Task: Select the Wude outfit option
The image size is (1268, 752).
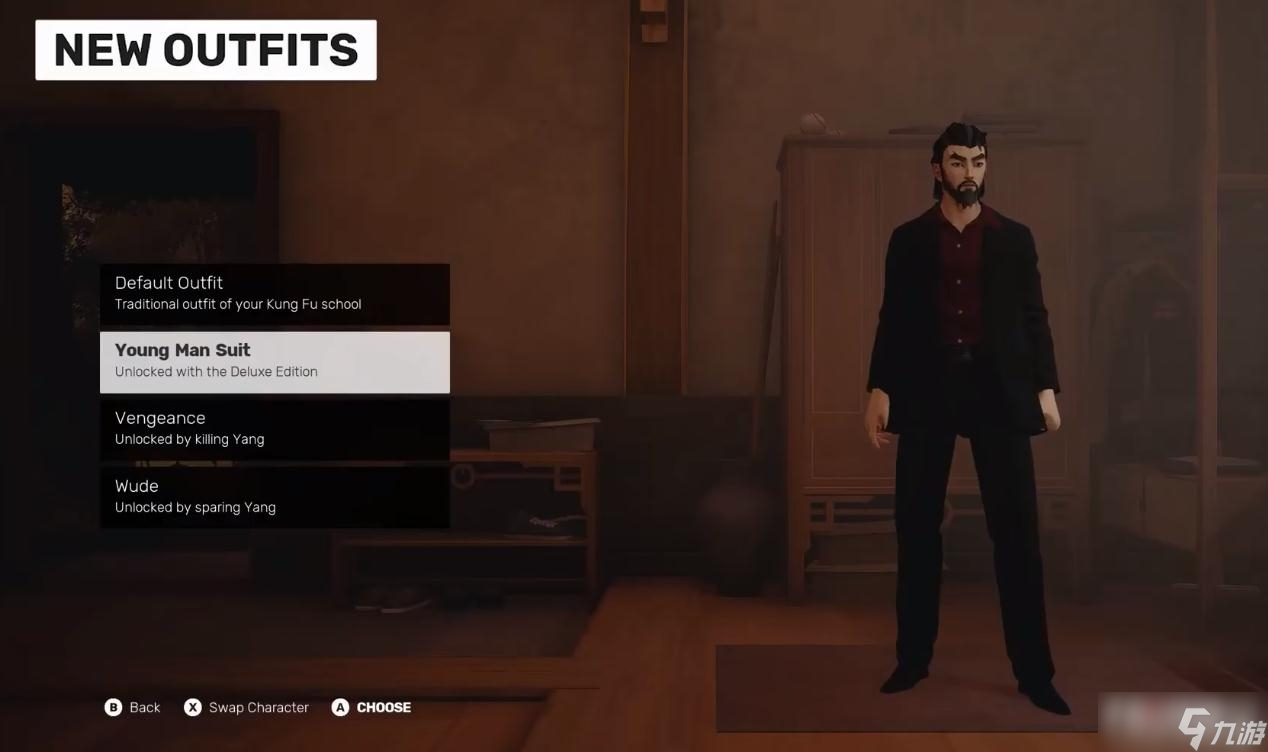Action: [274, 496]
